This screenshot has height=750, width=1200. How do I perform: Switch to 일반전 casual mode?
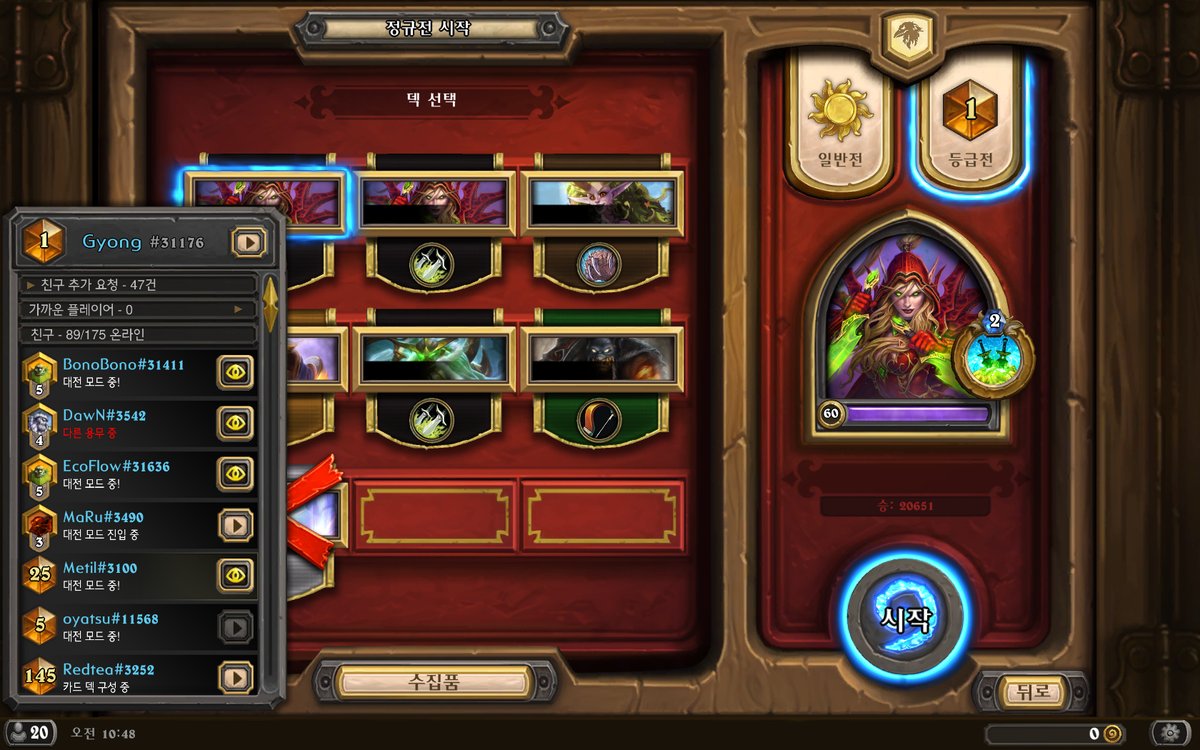click(840, 125)
